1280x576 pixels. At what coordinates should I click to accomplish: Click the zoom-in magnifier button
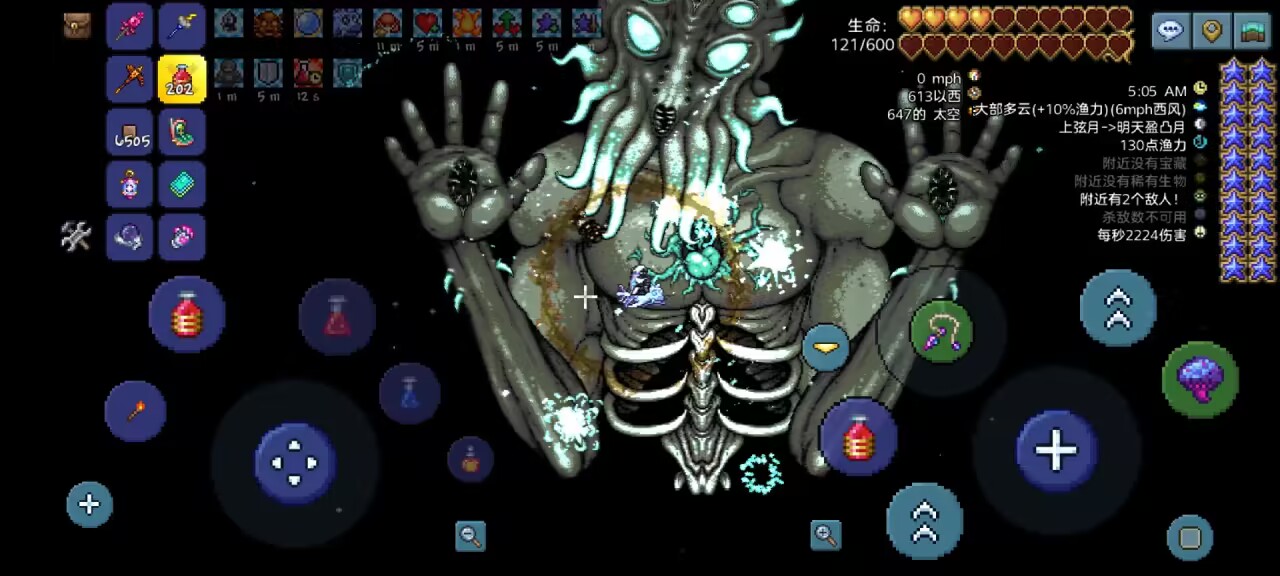pyautogui.click(x=826, y=535)
